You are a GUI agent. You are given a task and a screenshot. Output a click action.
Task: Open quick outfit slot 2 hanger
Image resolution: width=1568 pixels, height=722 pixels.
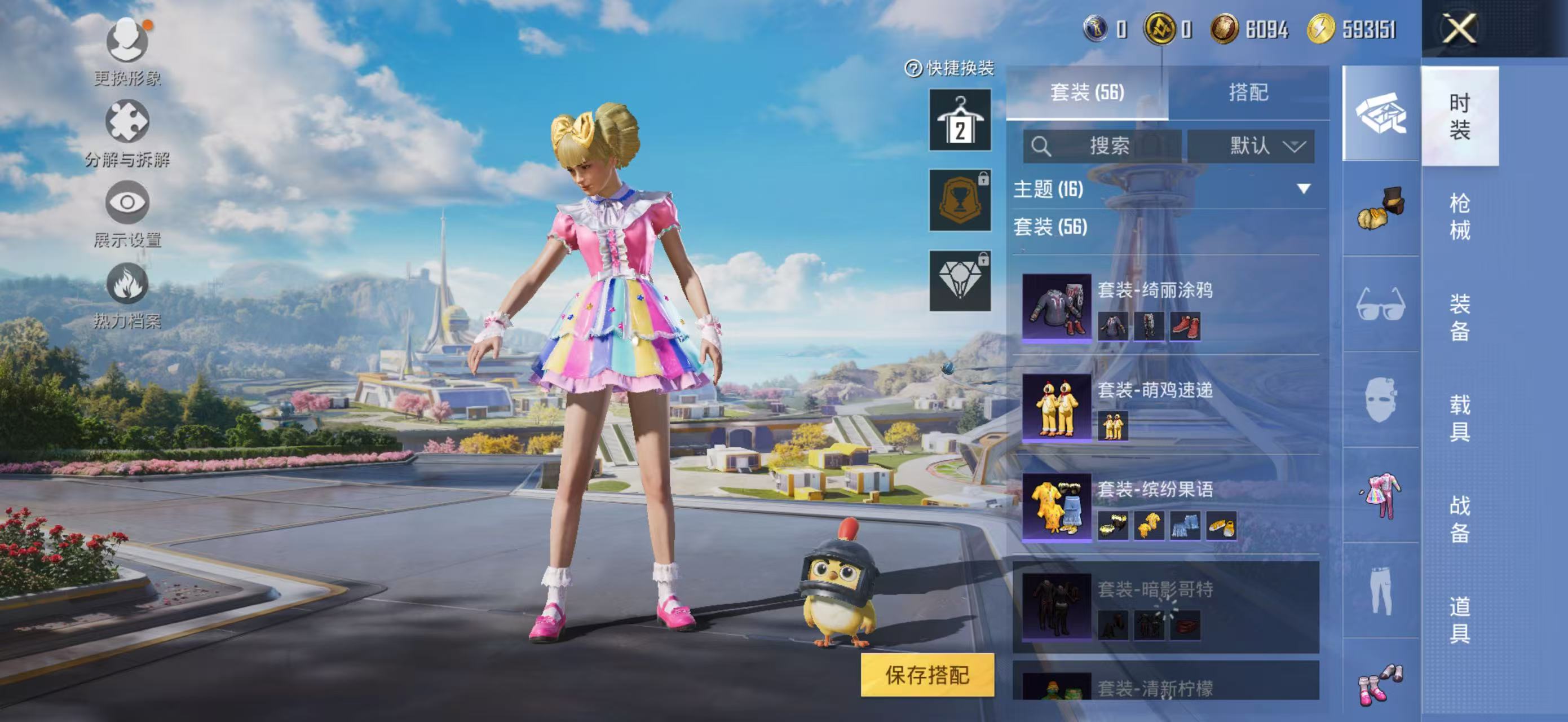959,120
